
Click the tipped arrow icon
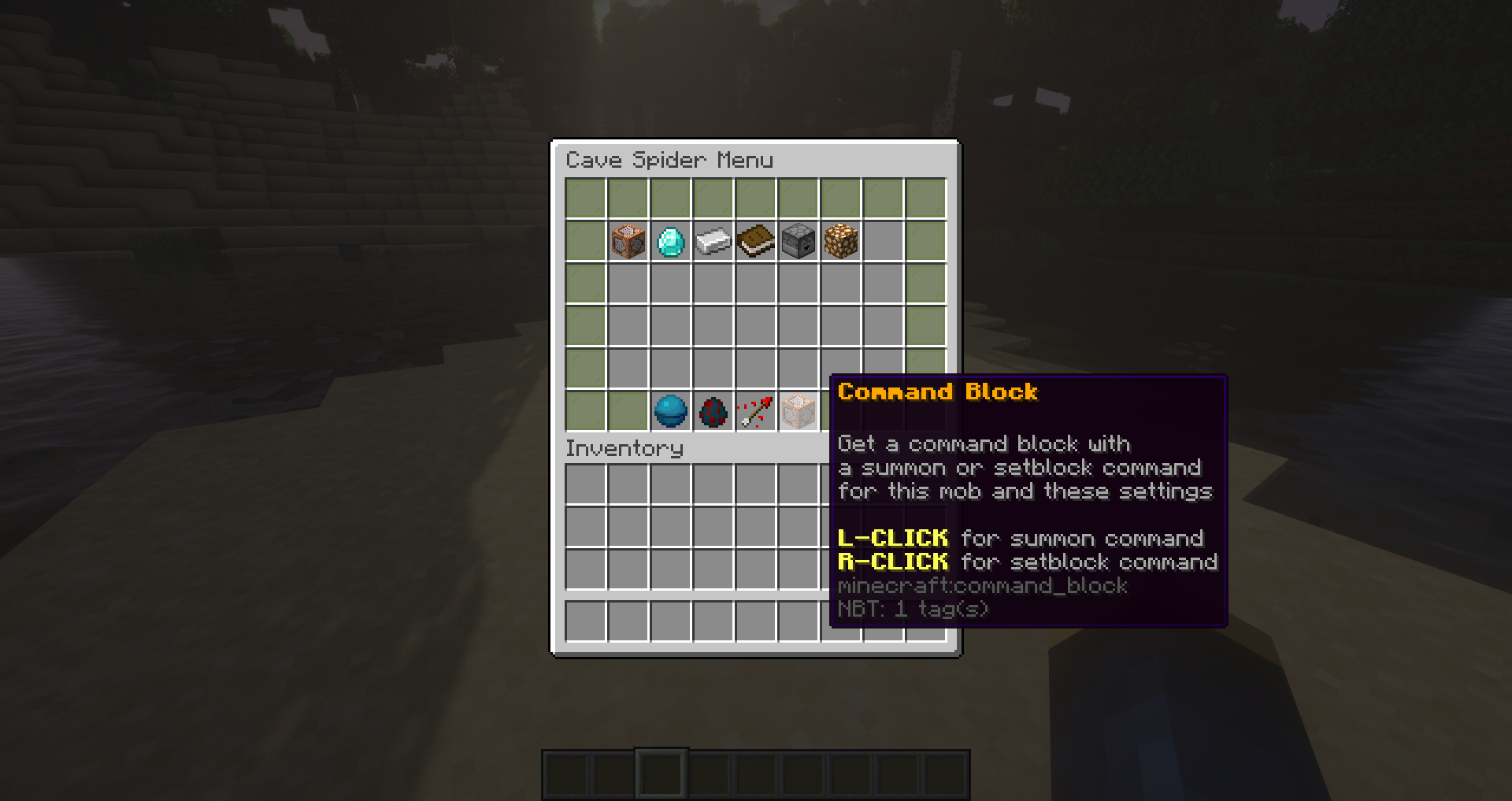click(x=755, y=410)
